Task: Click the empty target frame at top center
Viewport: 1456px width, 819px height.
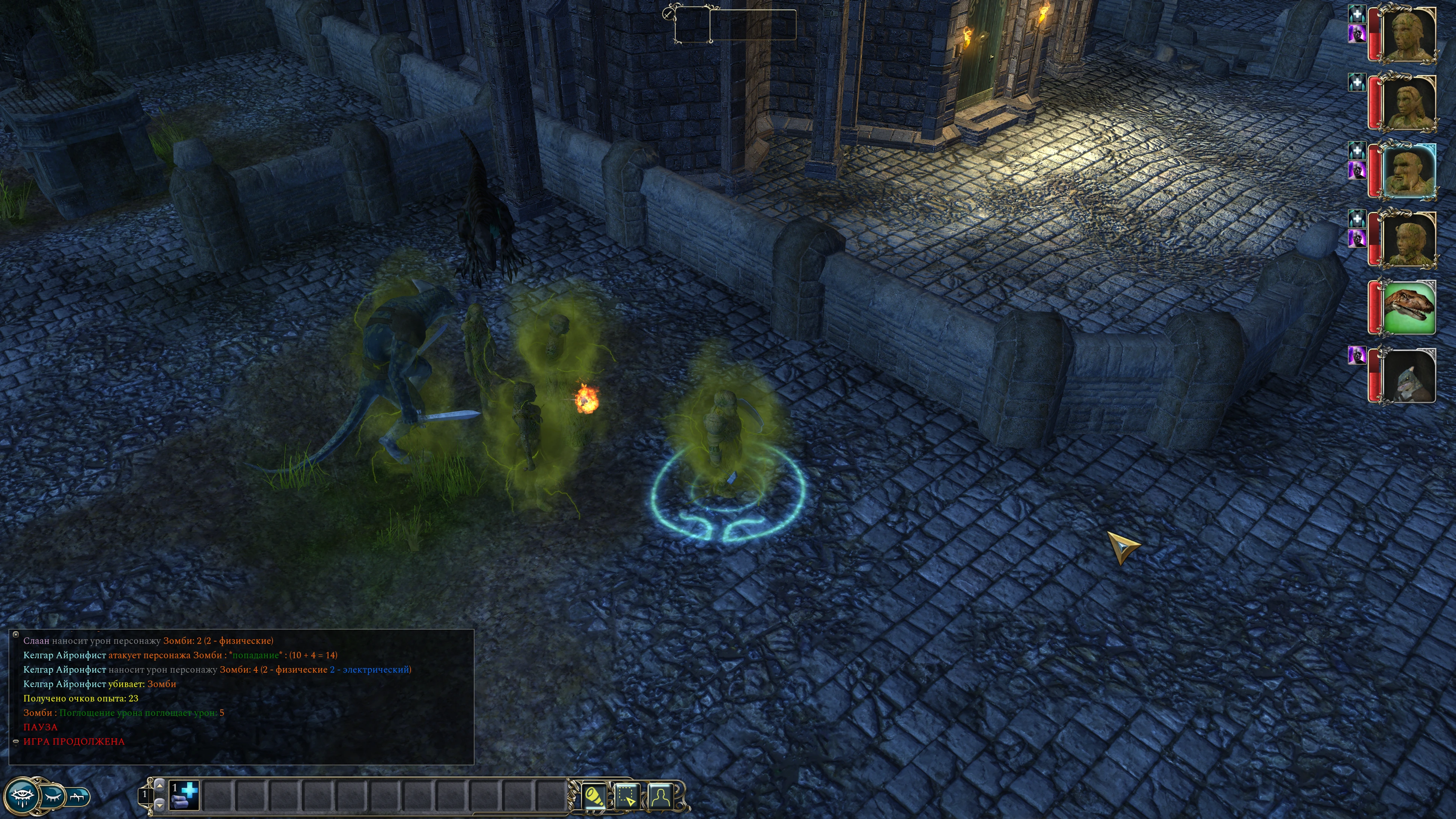Action: click(x=735, y=25)
